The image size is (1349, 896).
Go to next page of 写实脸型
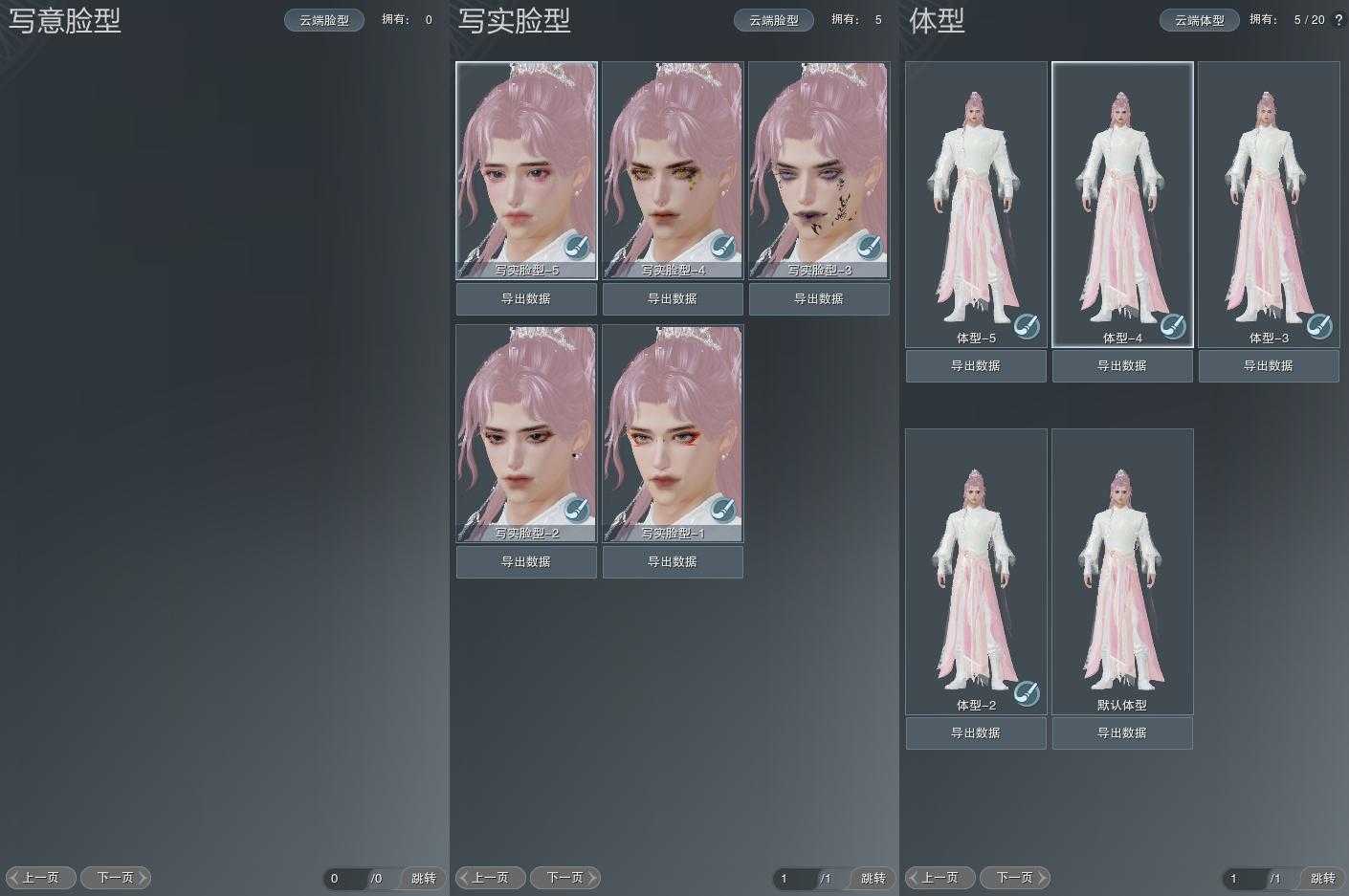click(565, 878)
